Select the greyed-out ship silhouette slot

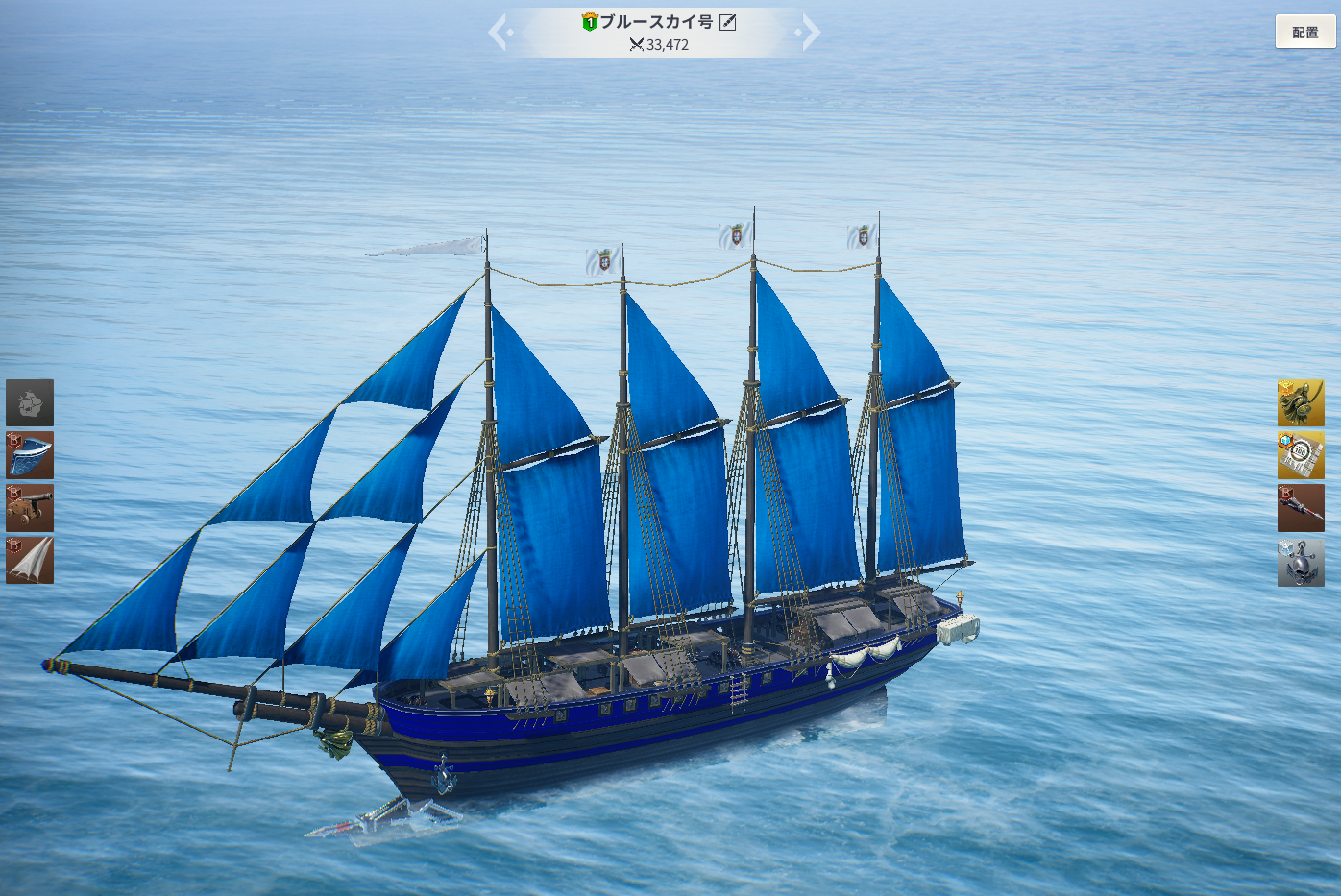click(x=30, y=402)
